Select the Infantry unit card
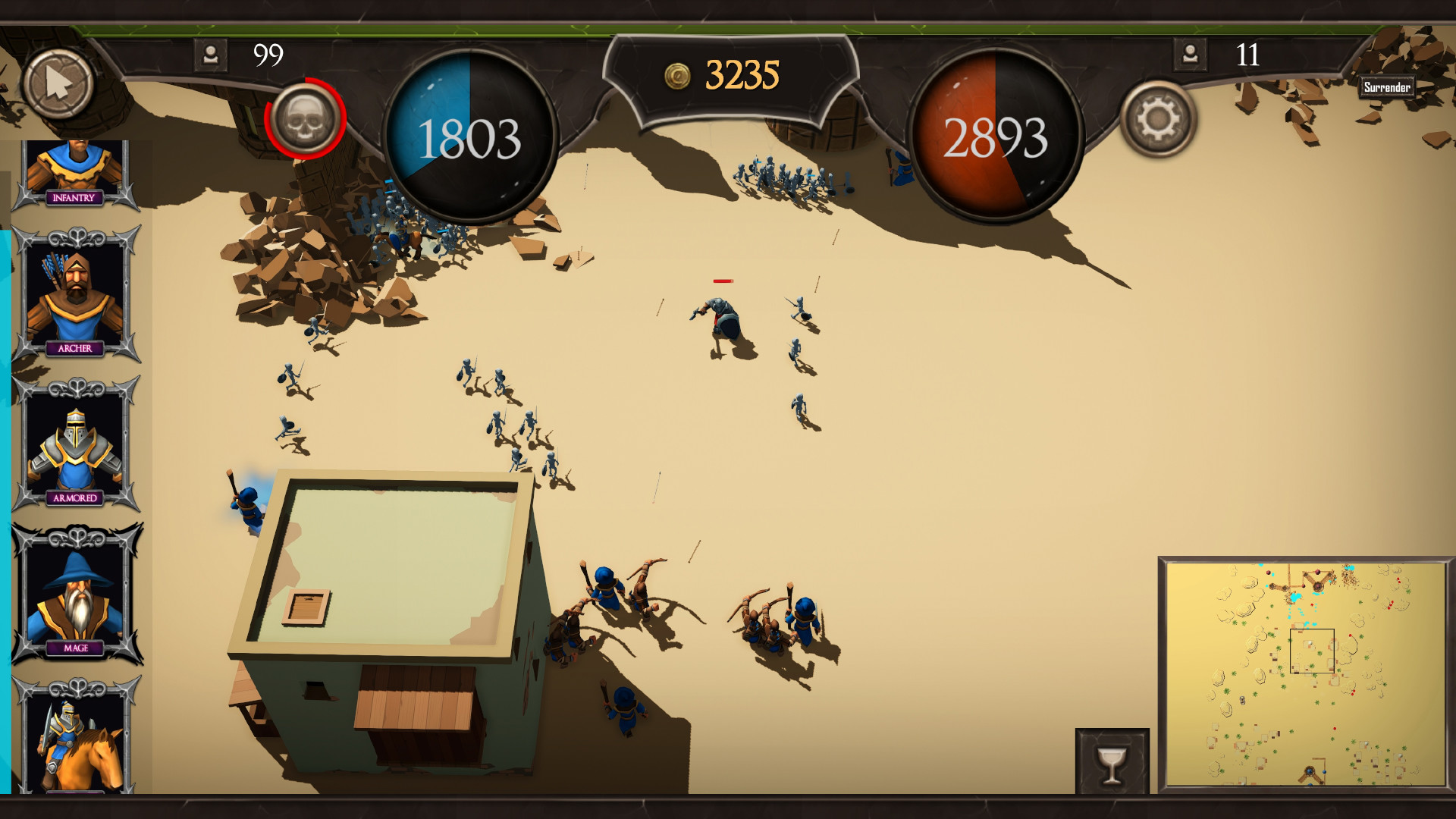Viewport: 1456px width, 819px height. click(74, 173)
